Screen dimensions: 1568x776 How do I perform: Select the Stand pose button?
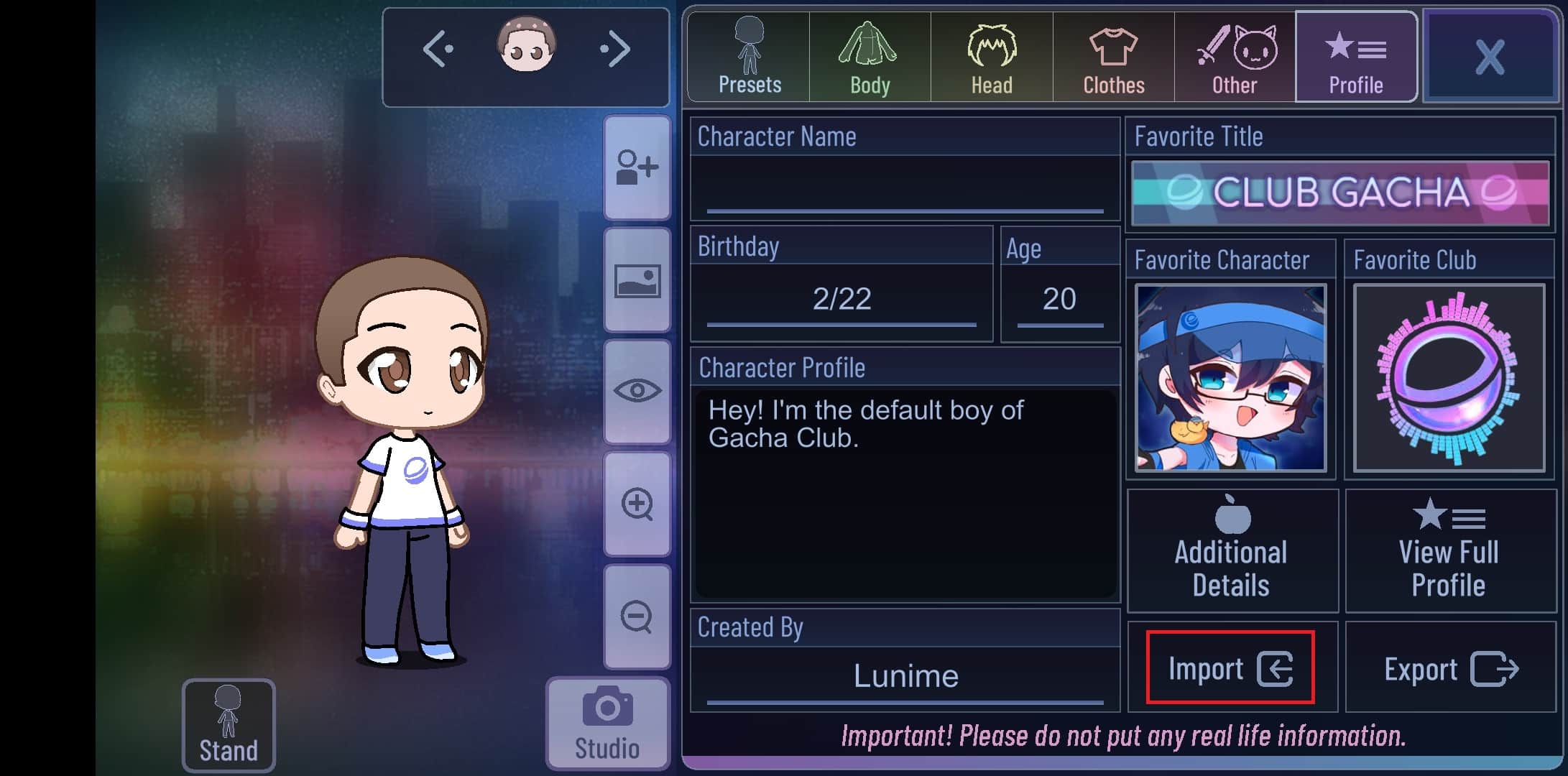point(229,725)
